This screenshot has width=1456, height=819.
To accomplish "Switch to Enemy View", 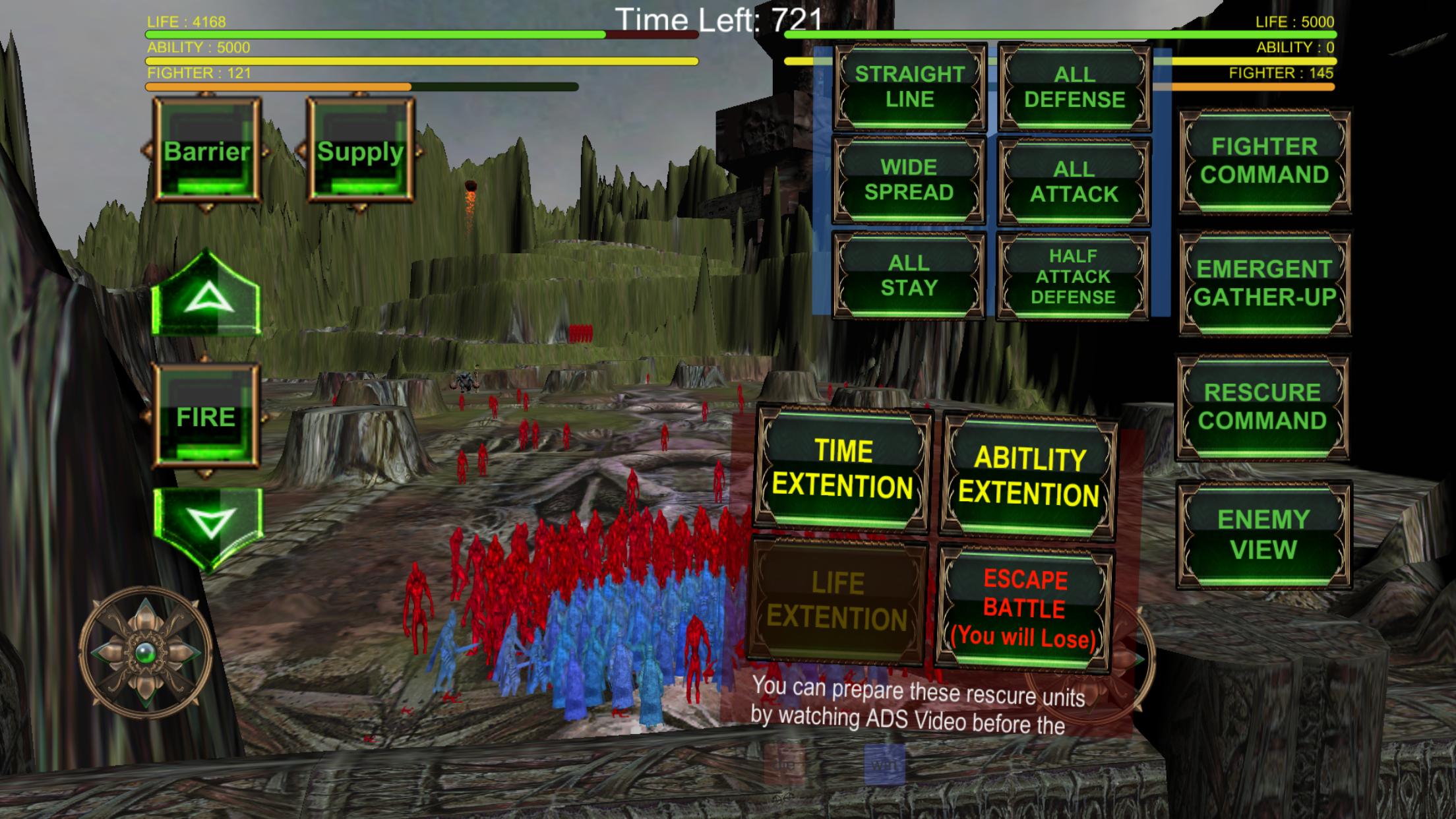I will click(x=1263, y=534).
